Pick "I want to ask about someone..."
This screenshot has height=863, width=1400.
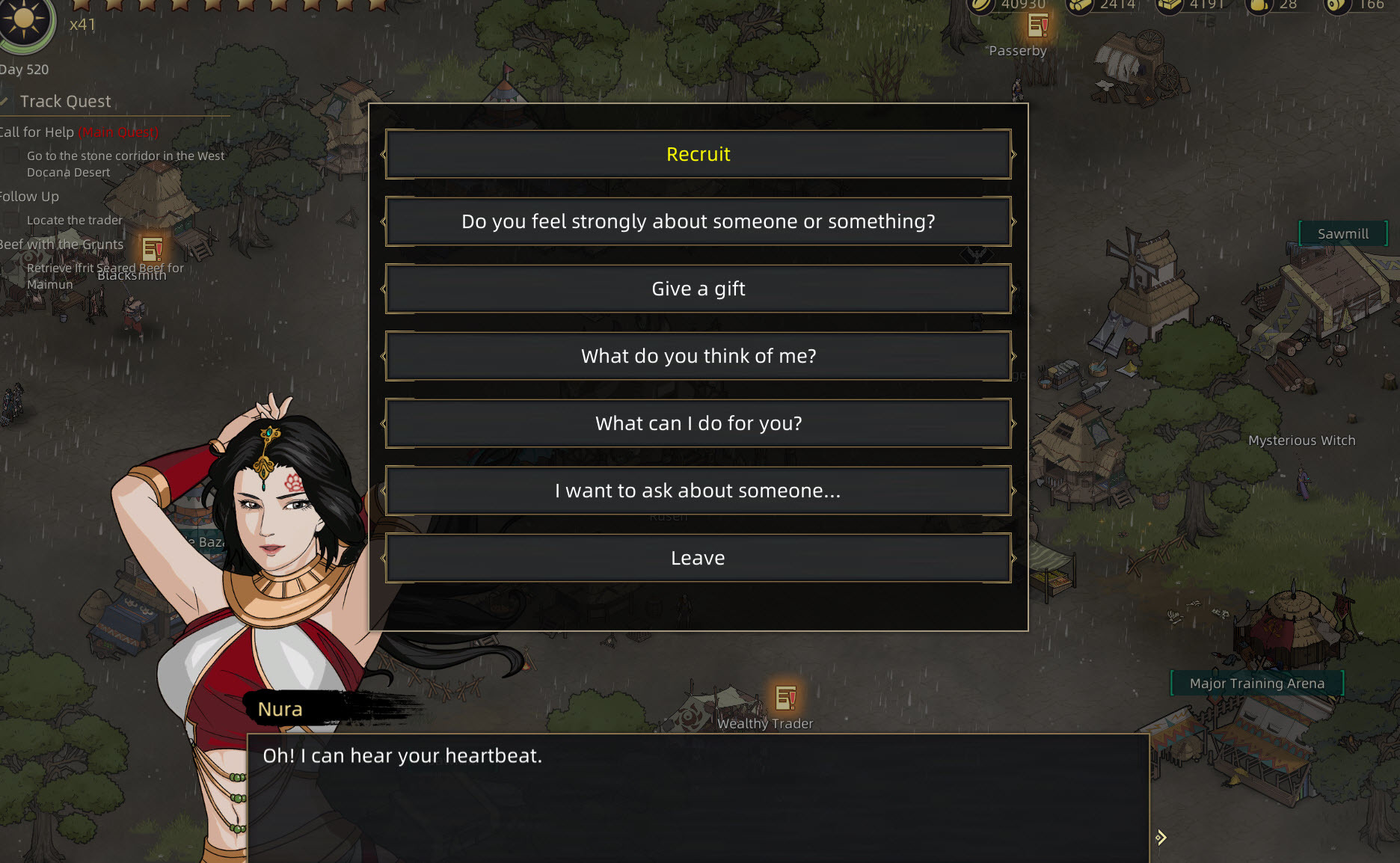(x=698, y=491)
